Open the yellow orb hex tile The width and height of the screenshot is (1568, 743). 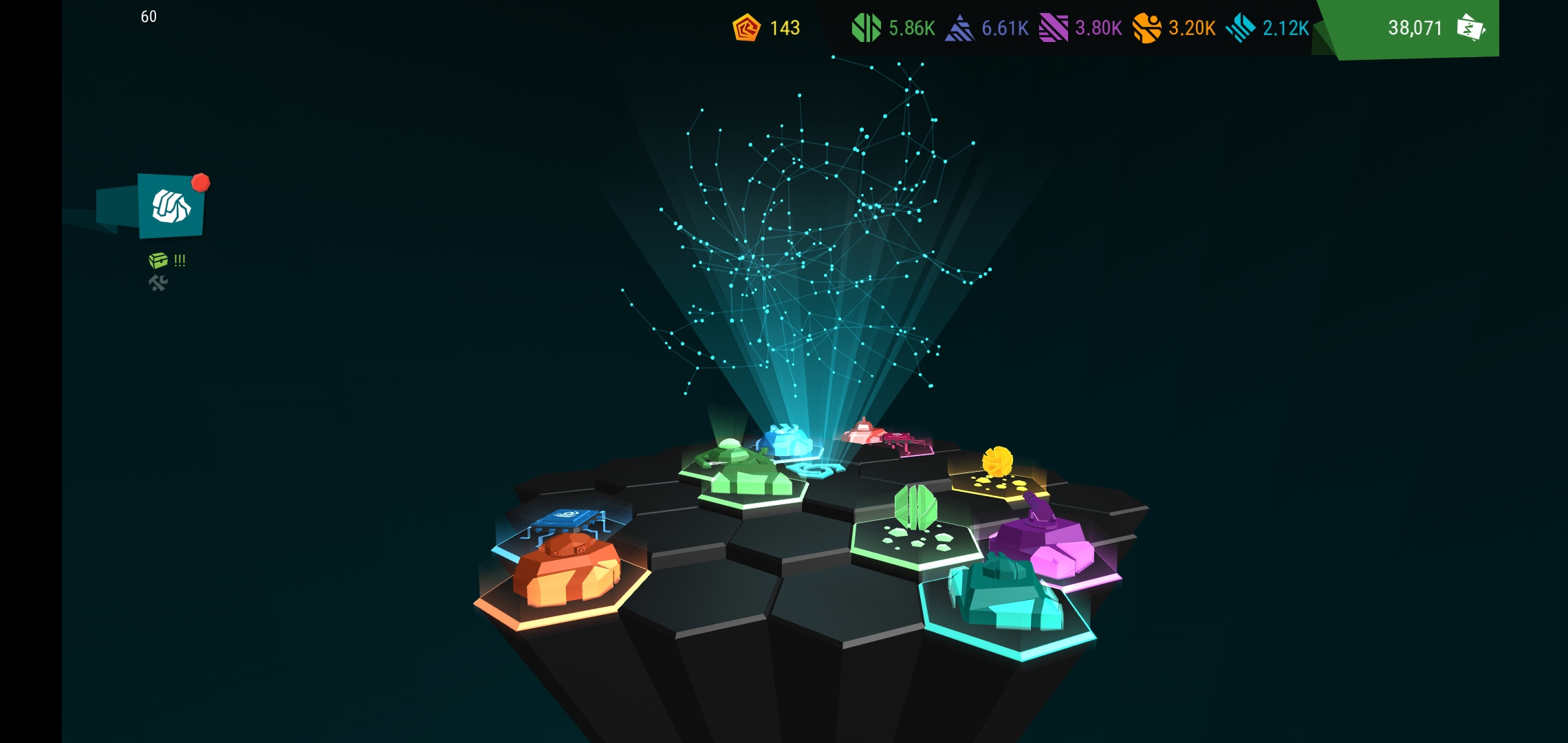click(x=997, y=475)
